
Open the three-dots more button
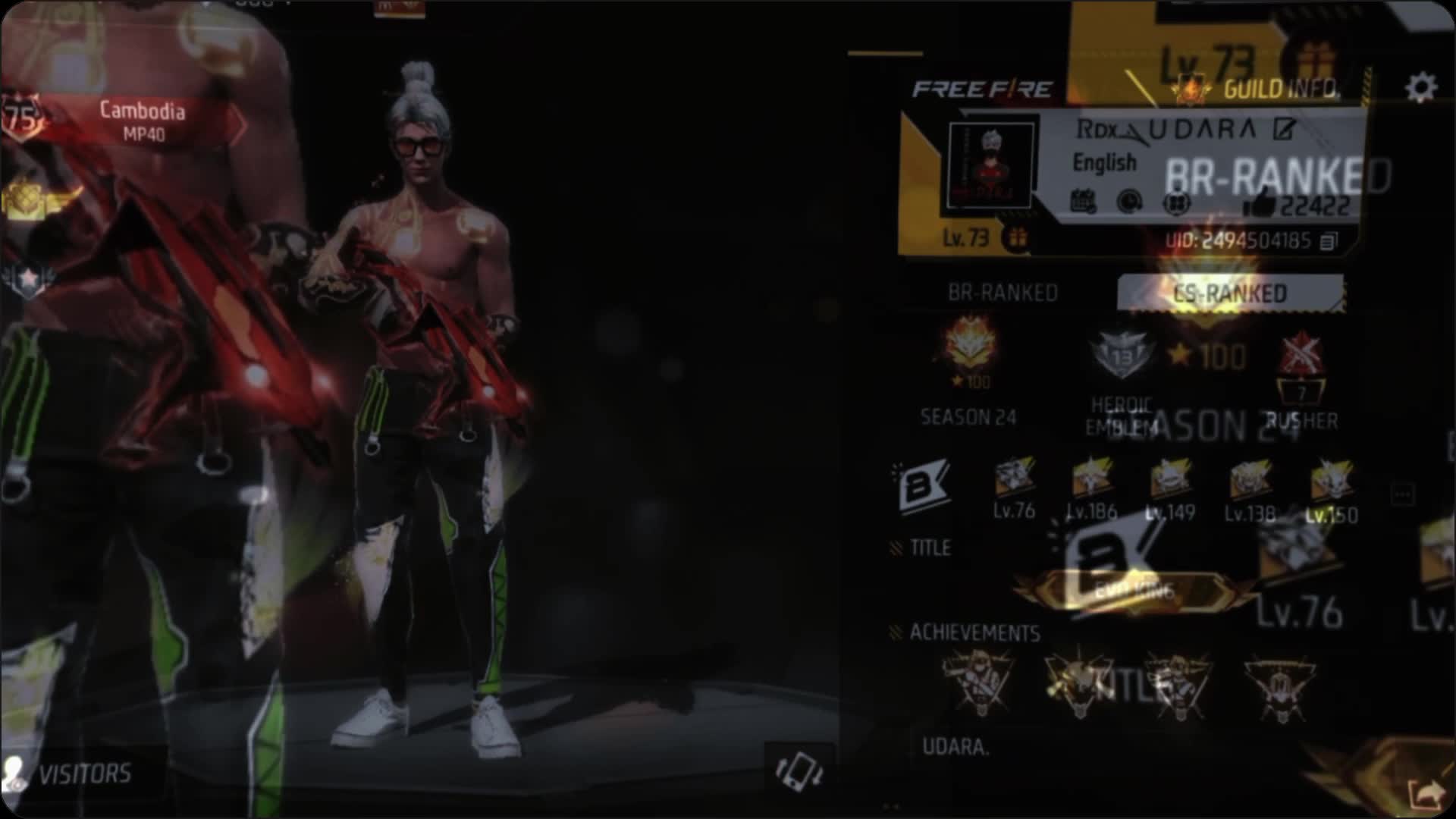click(1402, 495)
